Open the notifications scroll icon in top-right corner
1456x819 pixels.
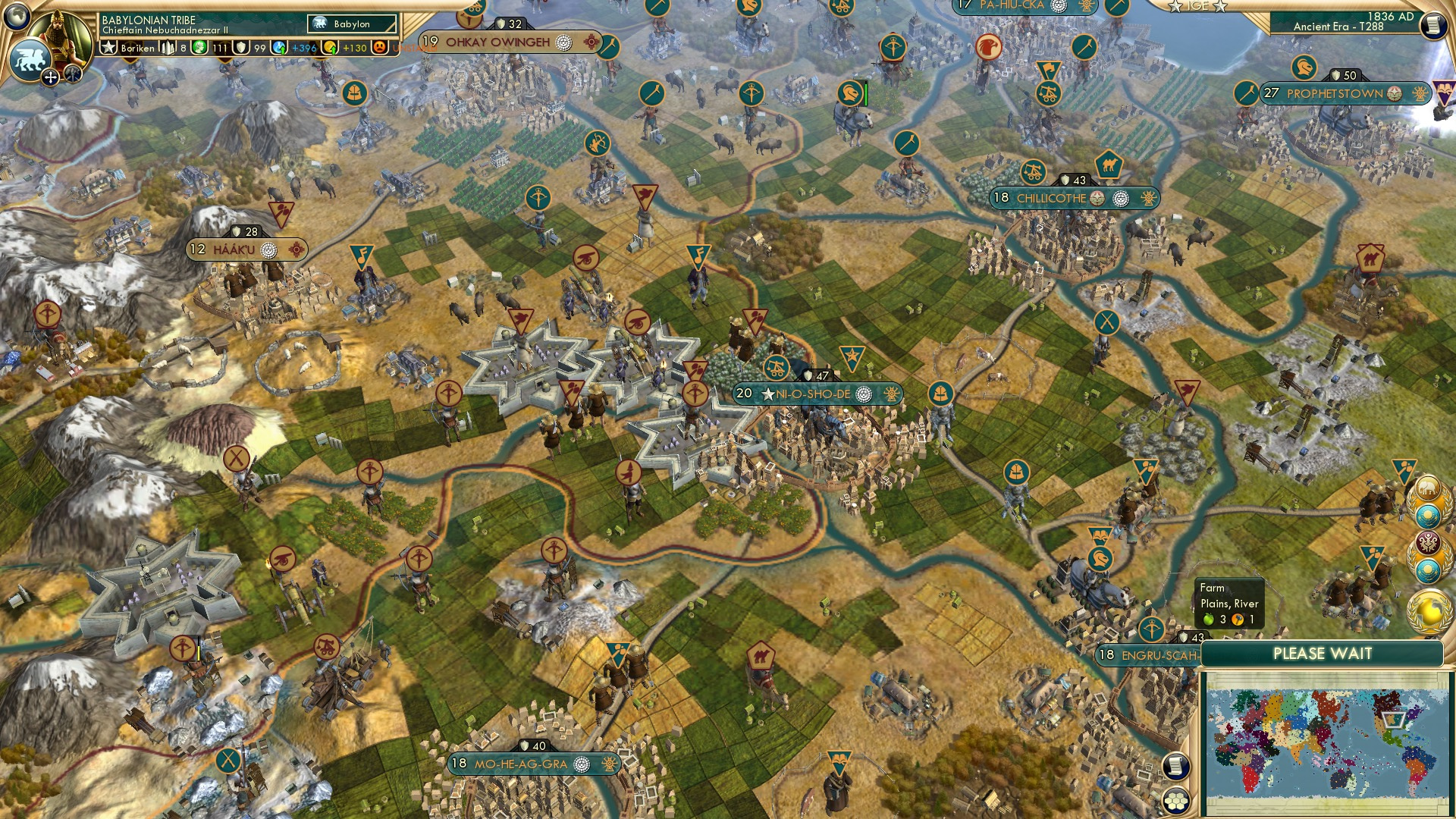click(1434, 25)
